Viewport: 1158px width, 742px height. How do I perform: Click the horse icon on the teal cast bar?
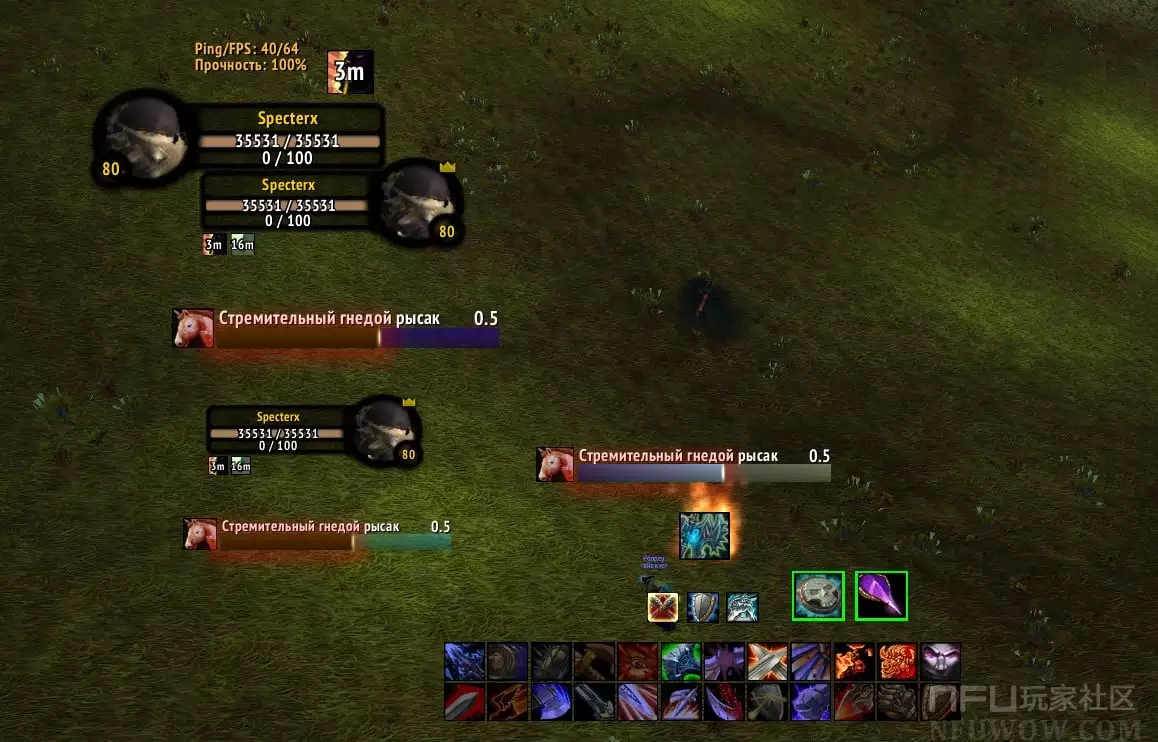(200, 534)
